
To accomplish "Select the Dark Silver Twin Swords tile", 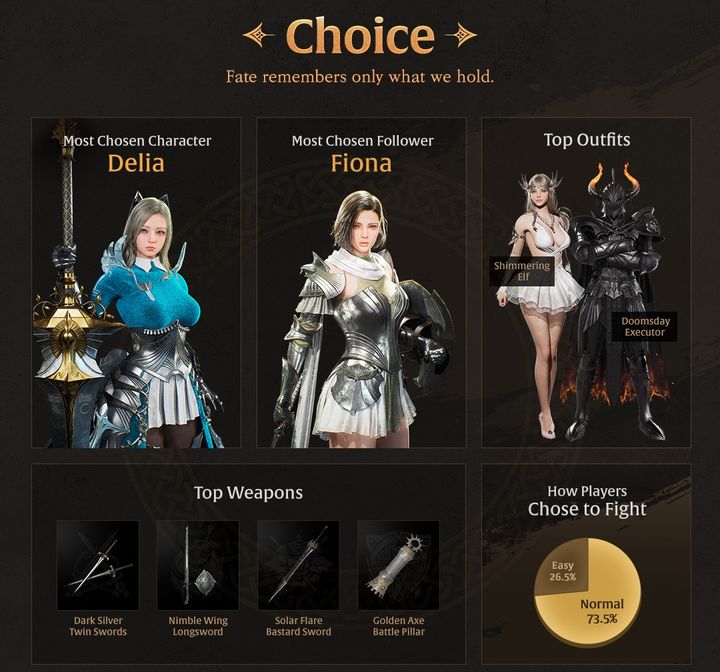I will pyautogui.click(x=97, y=565).
